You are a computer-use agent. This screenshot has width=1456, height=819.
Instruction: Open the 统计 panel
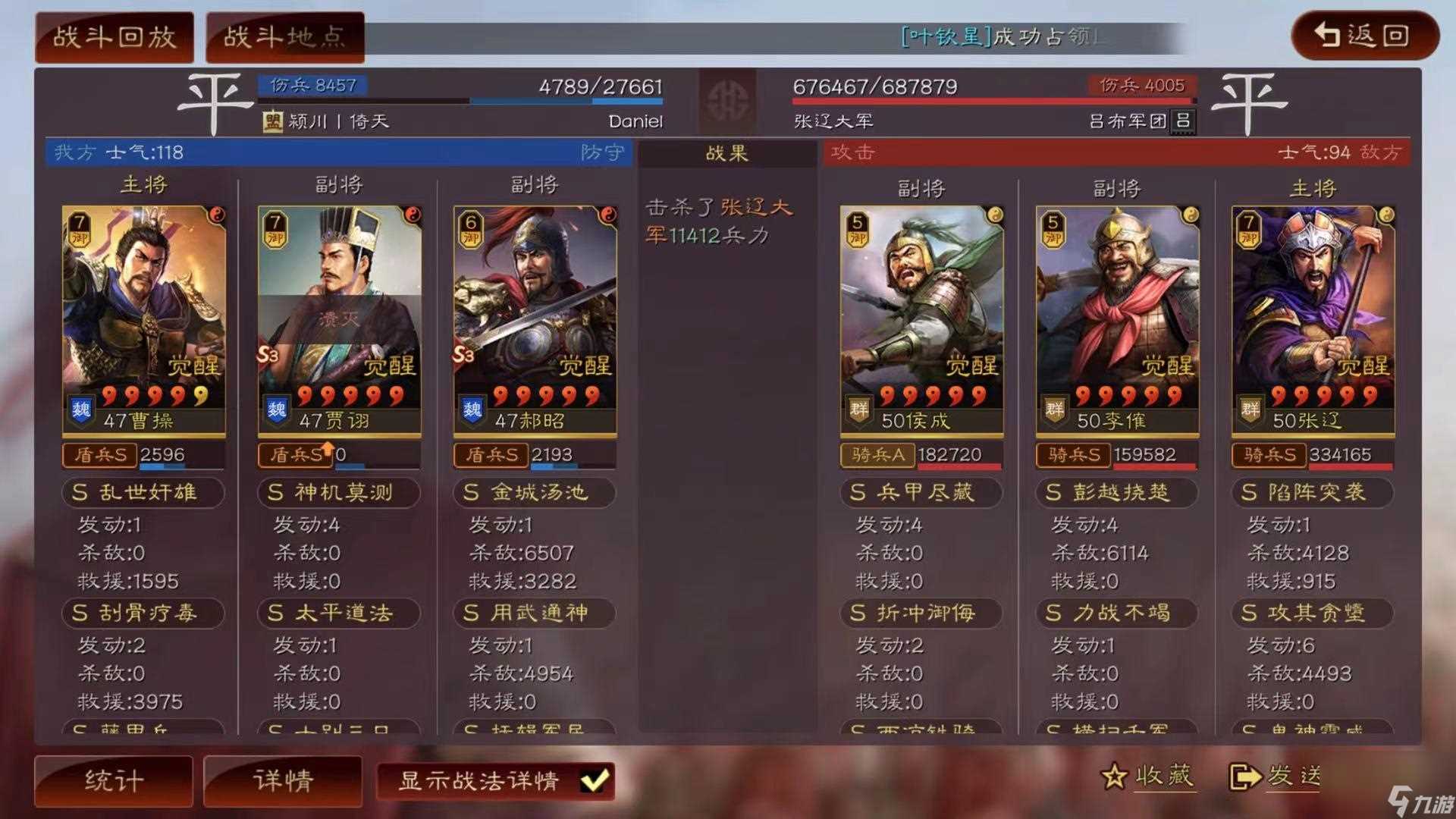click(112, 780)
